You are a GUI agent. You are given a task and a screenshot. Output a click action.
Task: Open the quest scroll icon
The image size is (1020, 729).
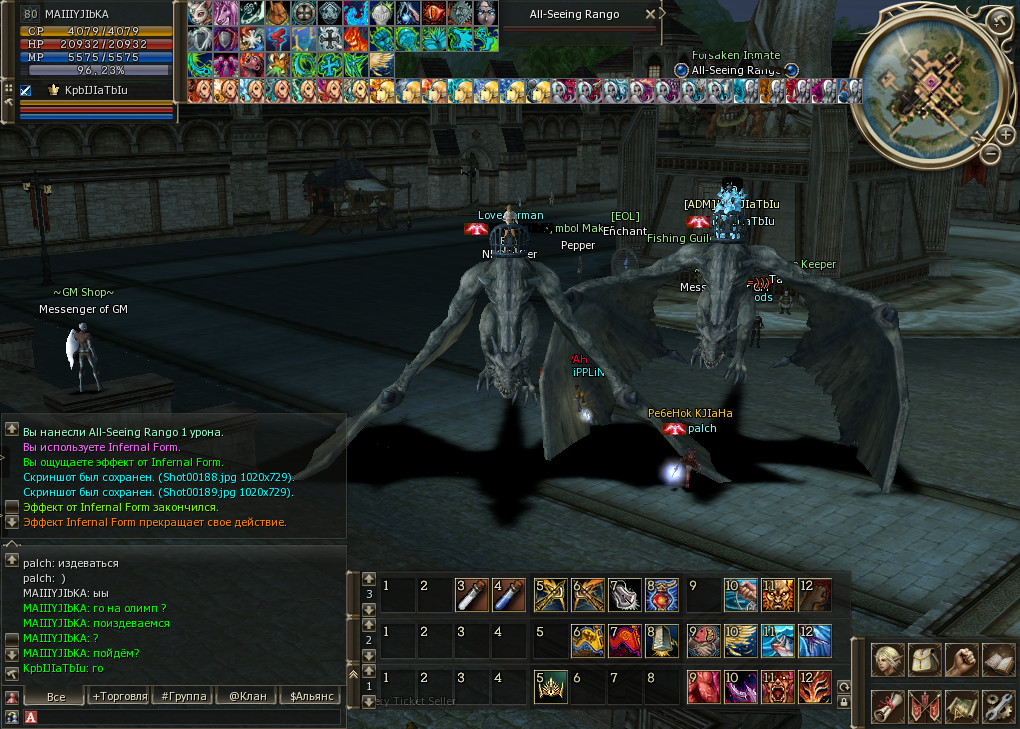[x=887, y=706]
